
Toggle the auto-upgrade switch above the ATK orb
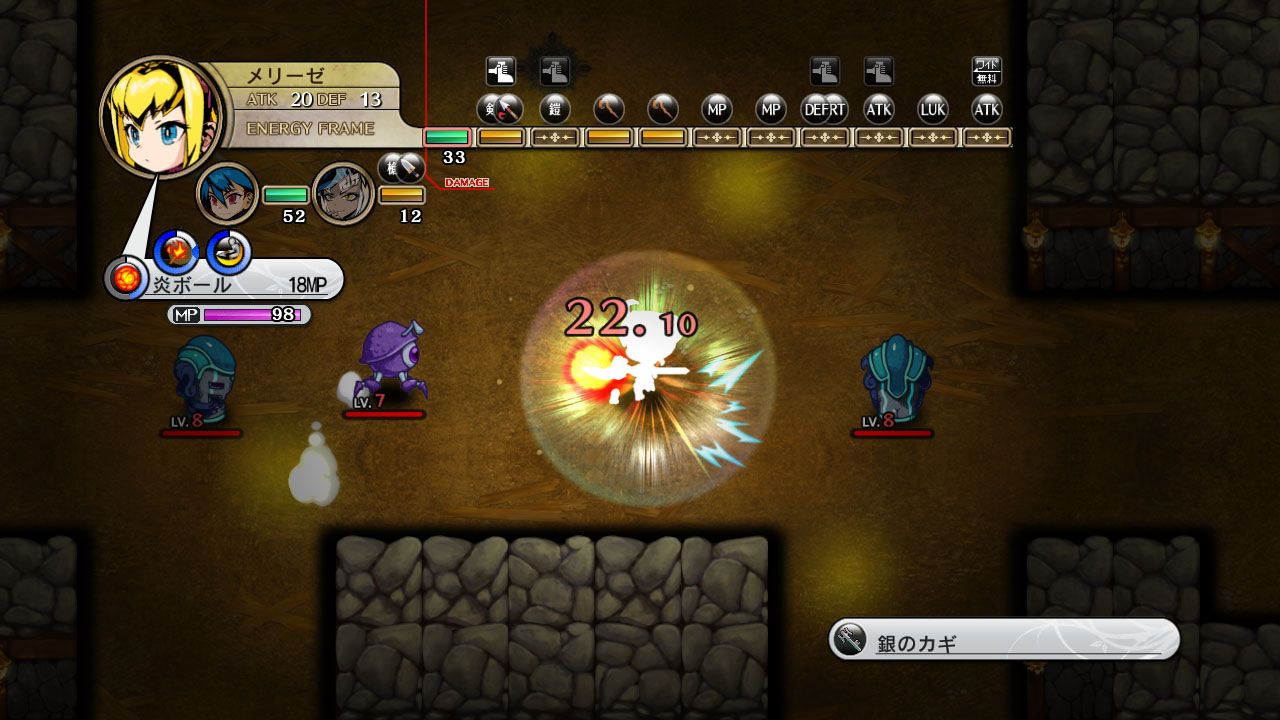tap(879, 70)
